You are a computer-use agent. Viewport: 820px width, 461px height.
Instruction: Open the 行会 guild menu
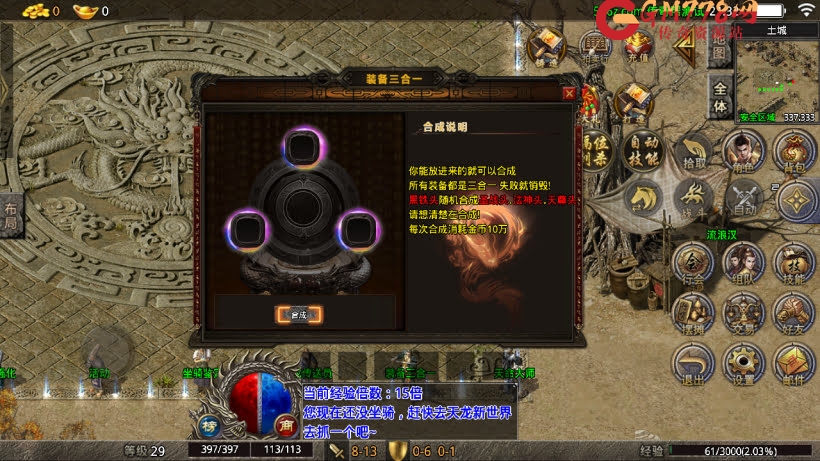[694, 262]
